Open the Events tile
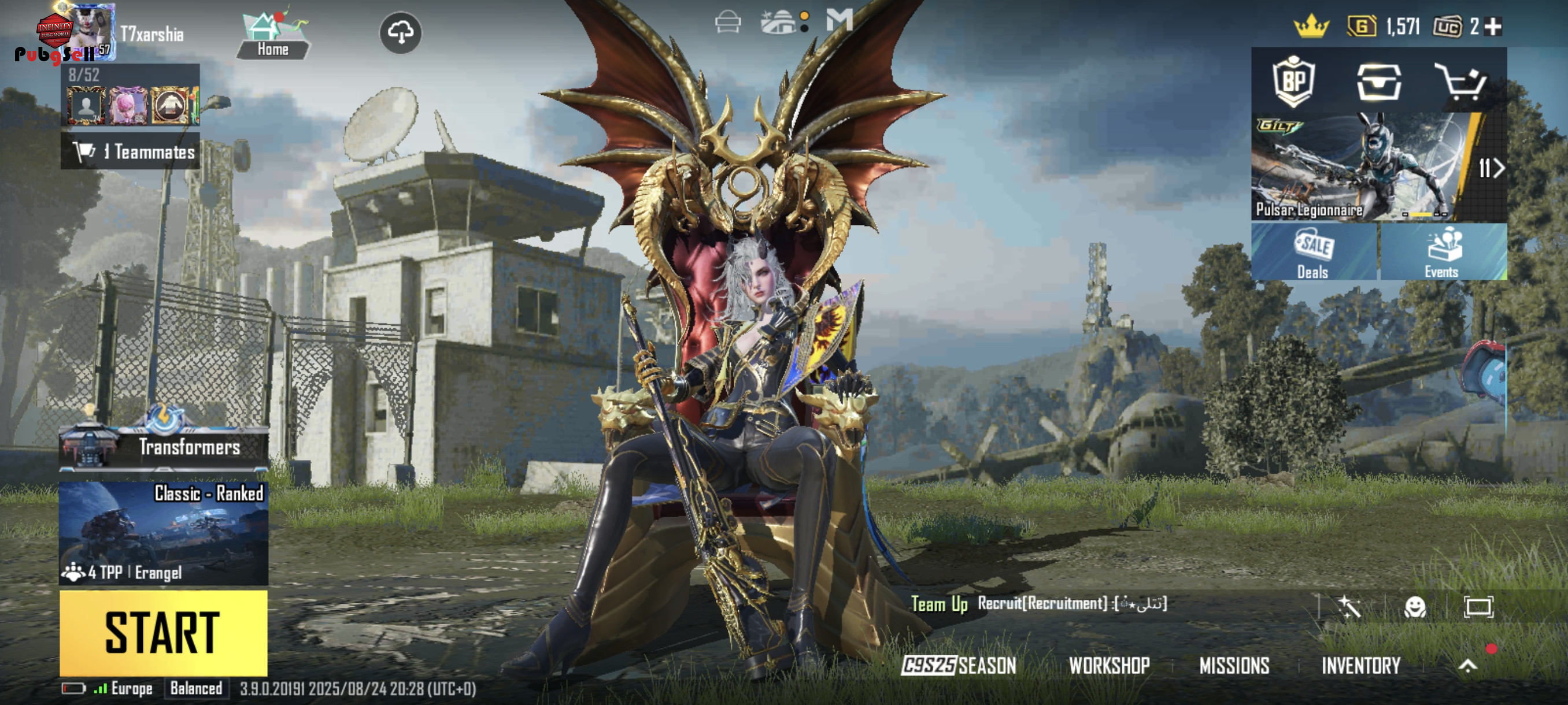 click(1442, 253)
